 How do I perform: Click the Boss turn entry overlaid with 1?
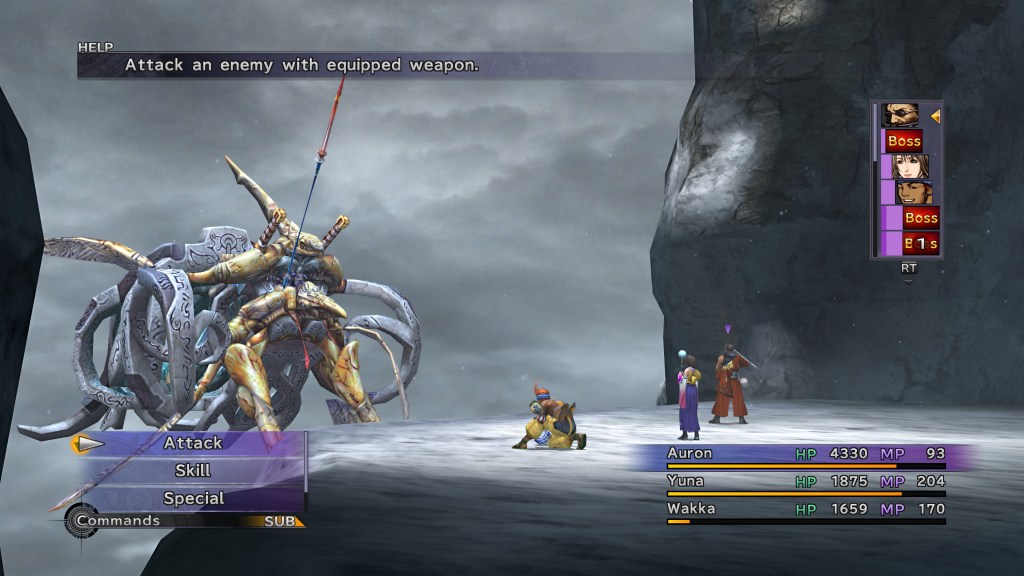pos(920,243)
